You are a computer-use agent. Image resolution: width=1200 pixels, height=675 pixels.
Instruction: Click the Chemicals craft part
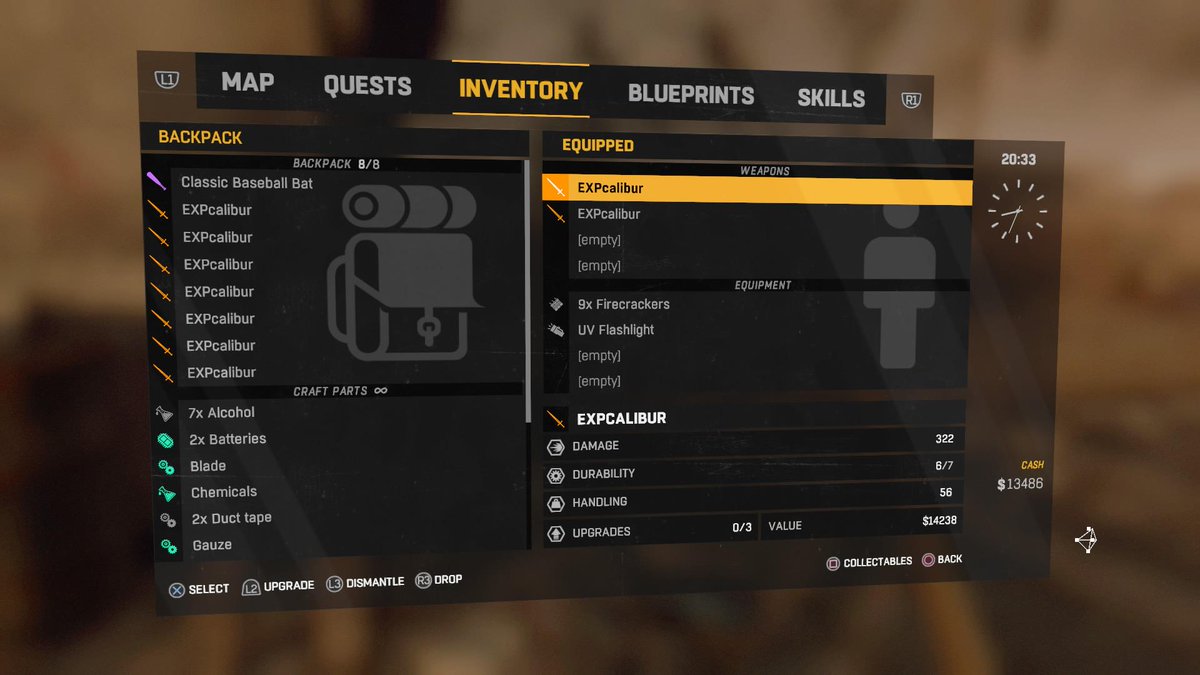point(224,492)
